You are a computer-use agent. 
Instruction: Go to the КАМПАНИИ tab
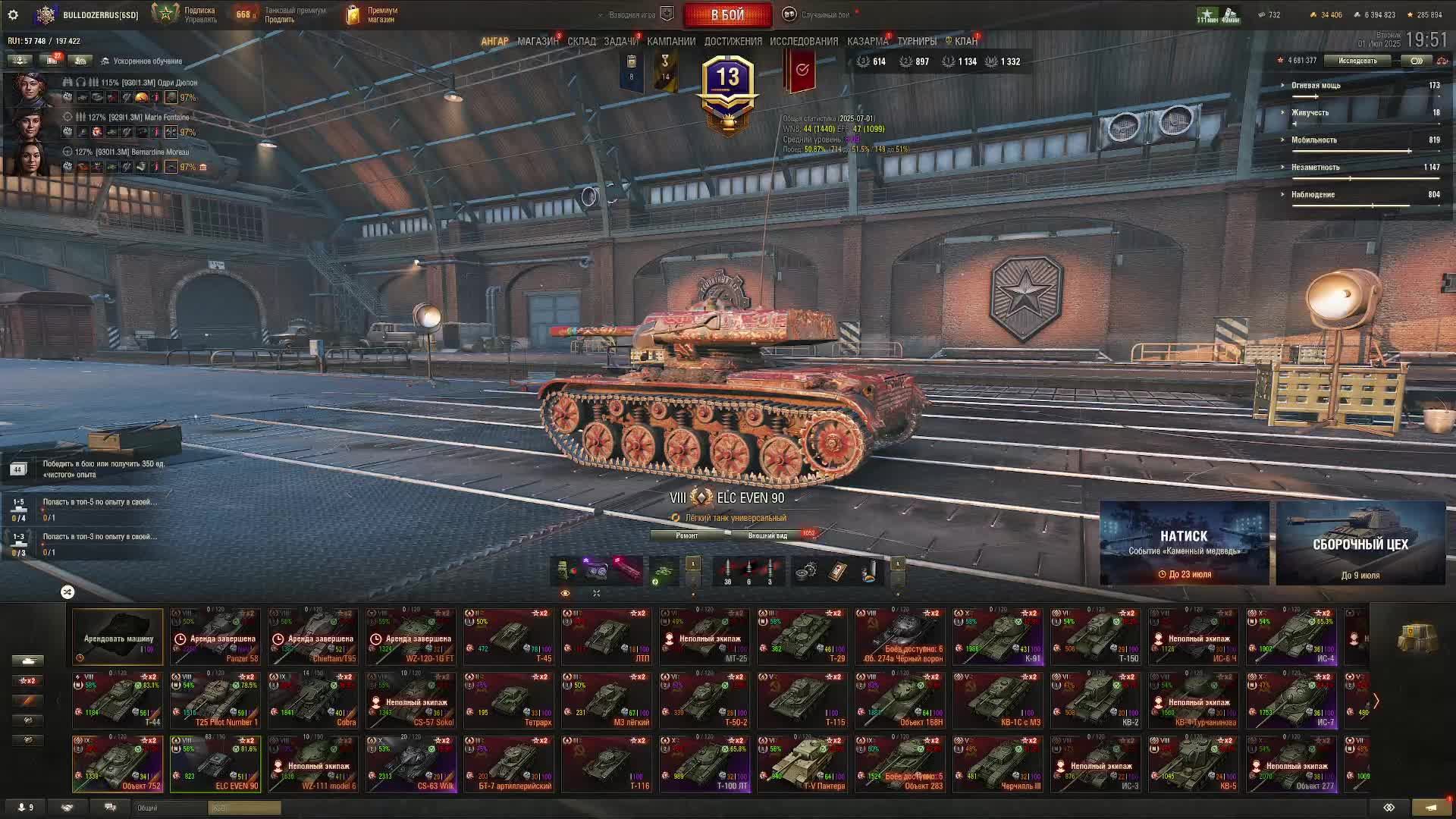pyautogui.click(x=671, y=42)
